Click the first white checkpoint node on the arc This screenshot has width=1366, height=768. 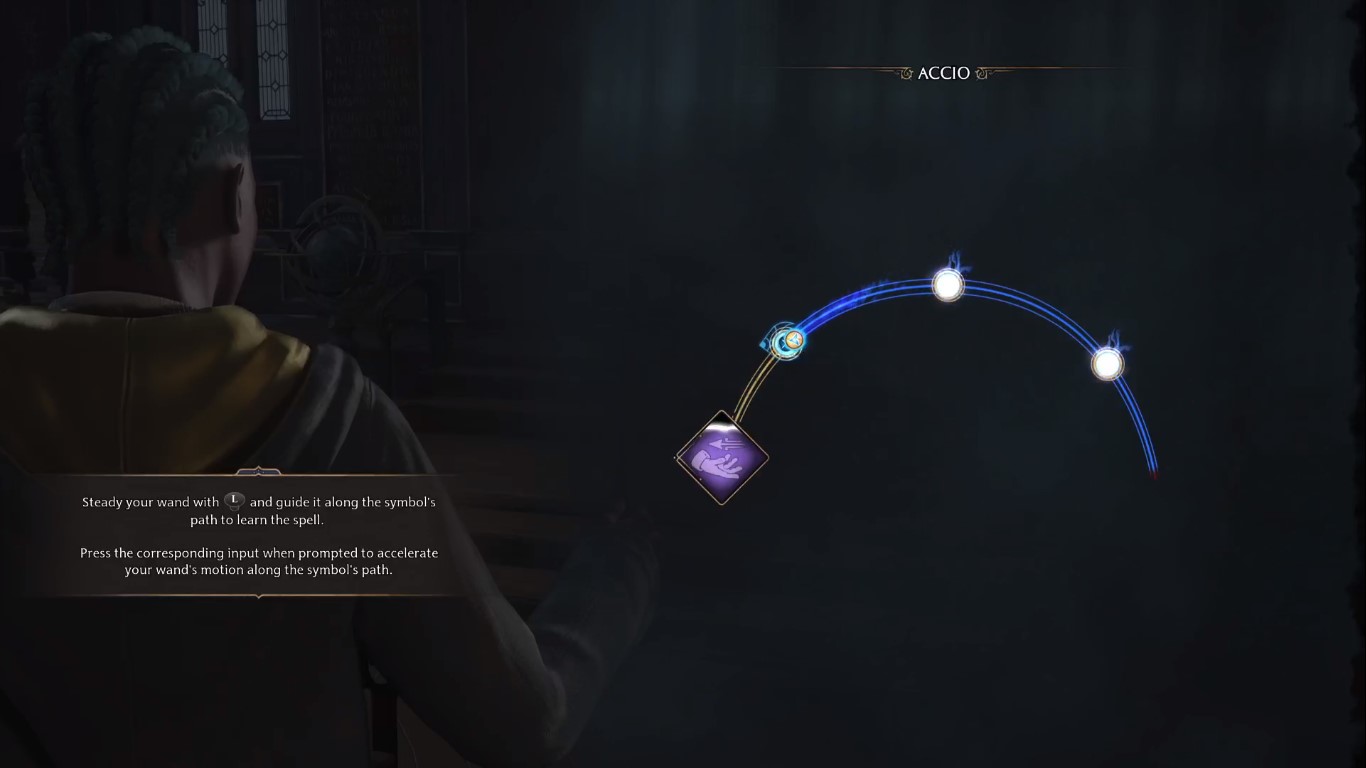tap(948, 284)
